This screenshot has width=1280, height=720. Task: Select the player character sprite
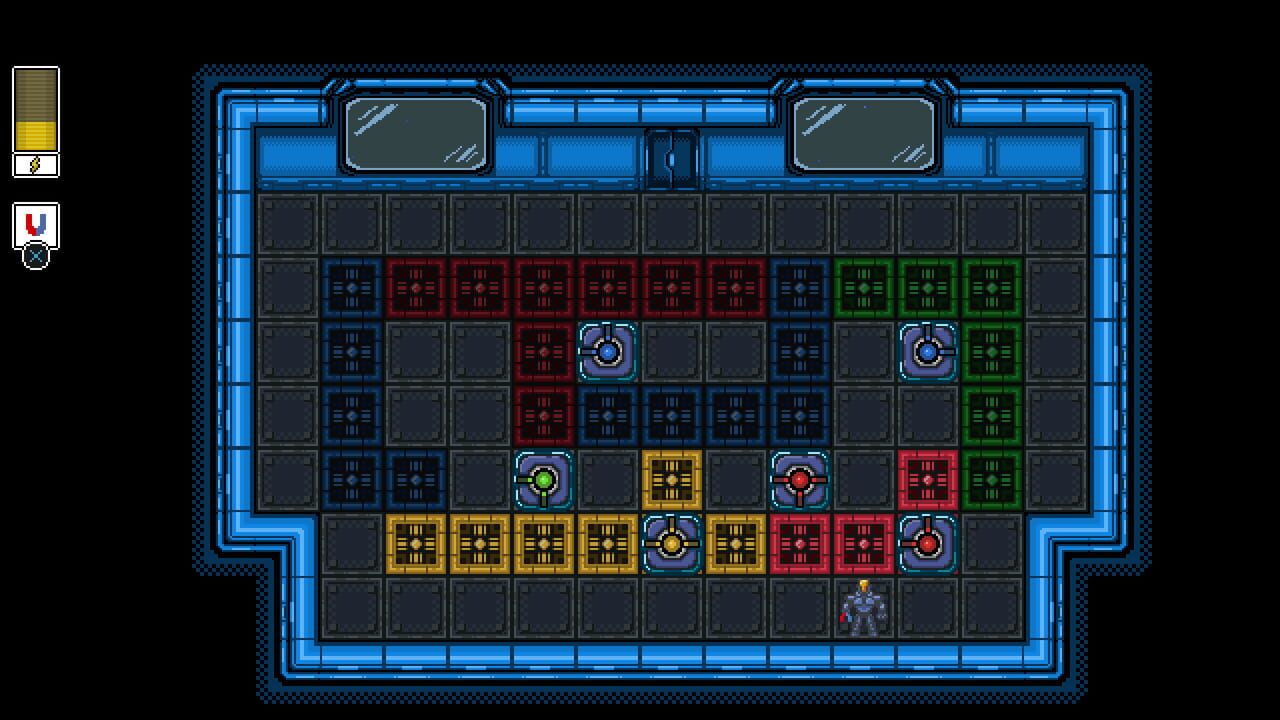point(863,607)
